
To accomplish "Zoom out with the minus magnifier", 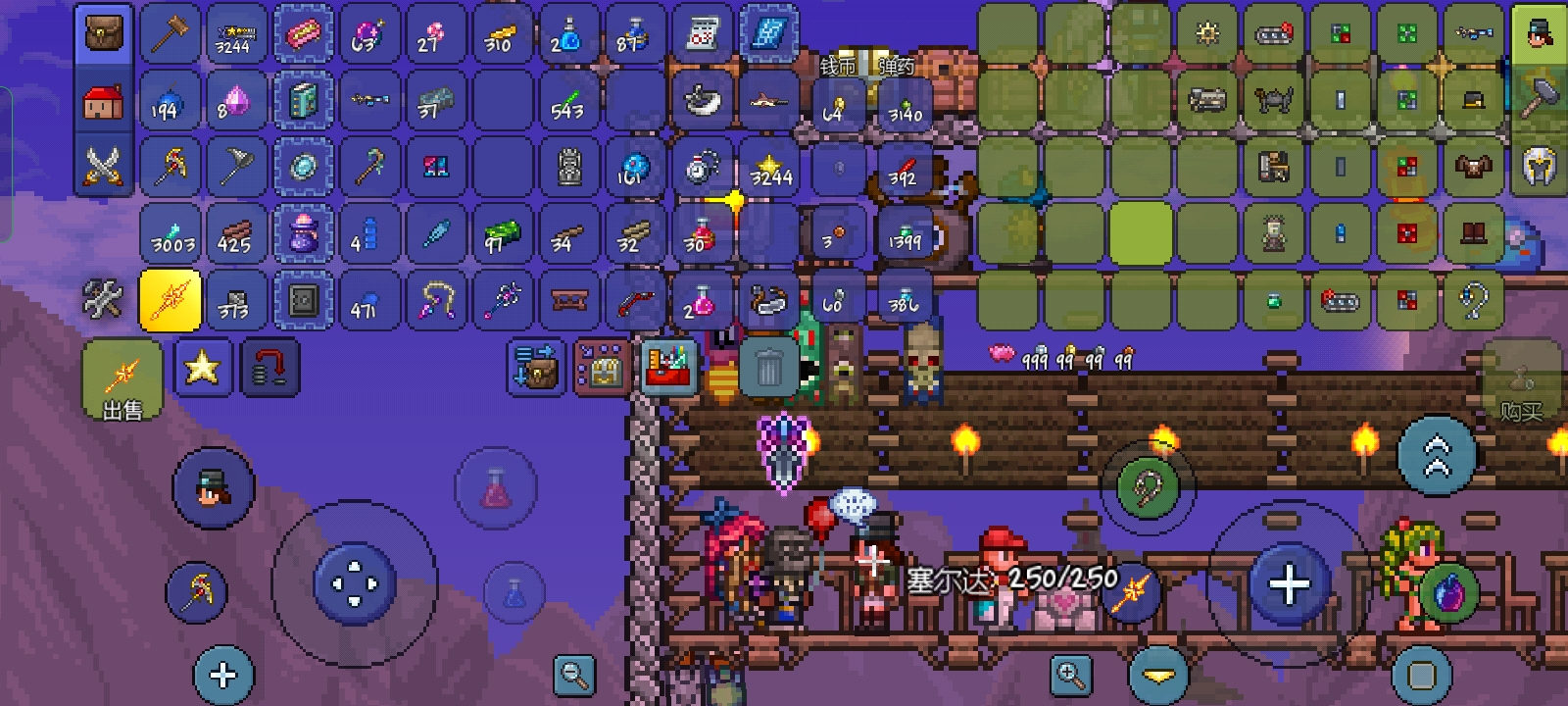I will coord(574,675).
